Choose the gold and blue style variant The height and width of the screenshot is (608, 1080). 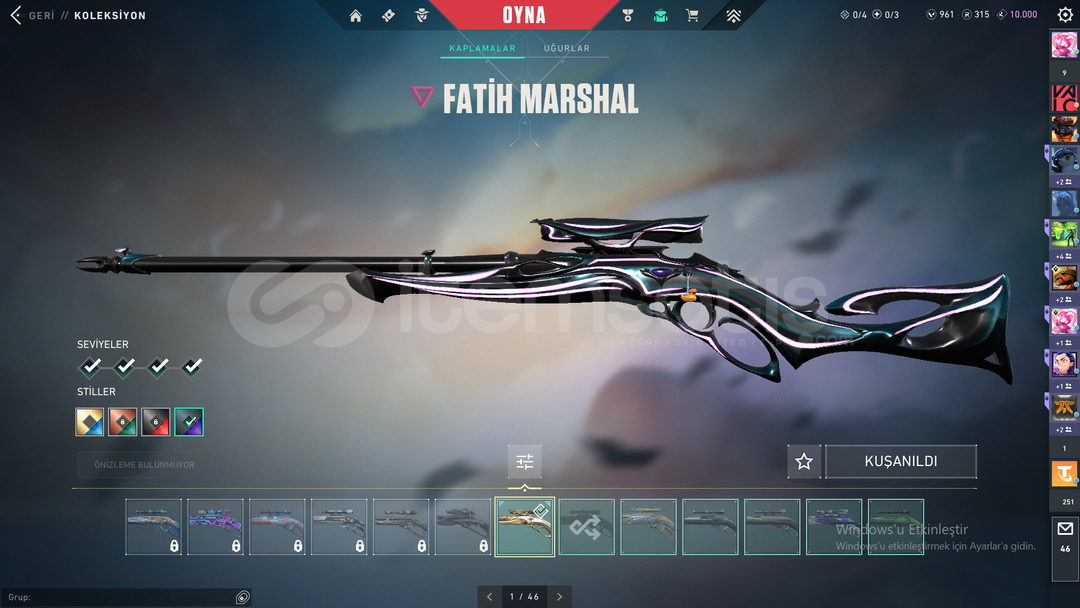(90, 422)
